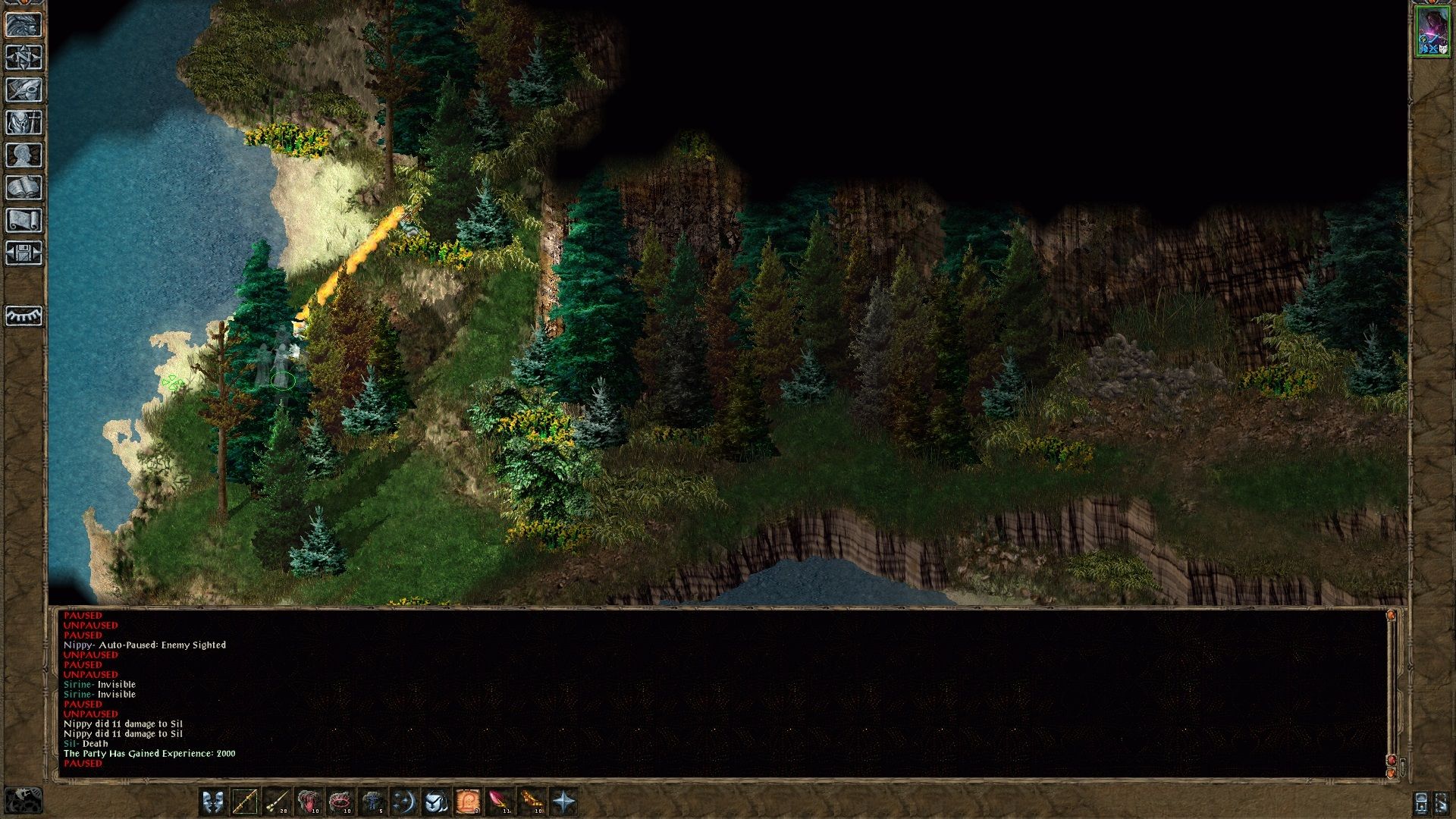The height and width of the screenshot is (819, 1456).
Task: Use the orange scroll quick item
Action: (468, 802)
